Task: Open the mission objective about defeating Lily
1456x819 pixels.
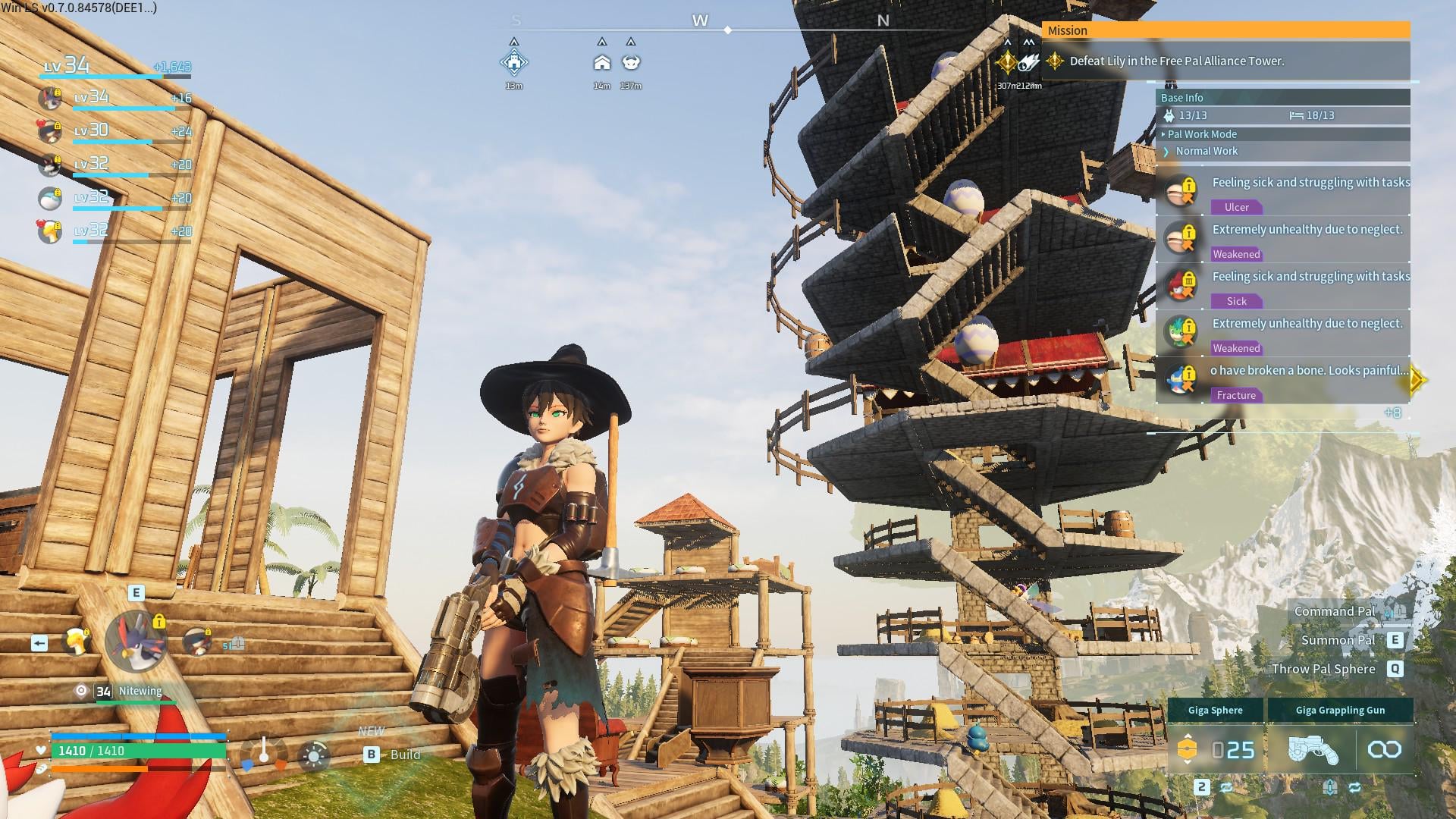Action: coord(1176,61)
